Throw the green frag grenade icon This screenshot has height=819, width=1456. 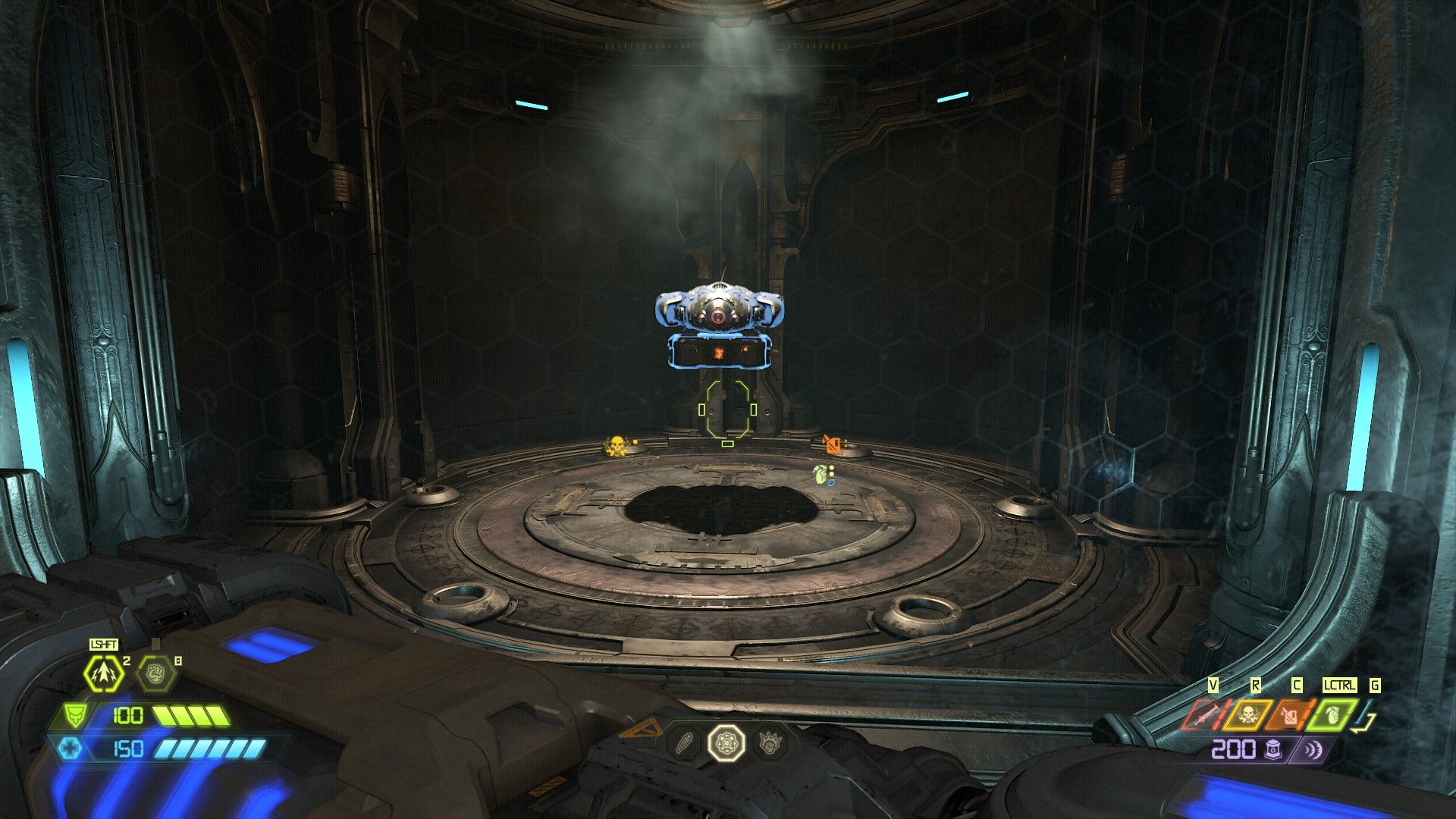click(x=1332, y=714)
